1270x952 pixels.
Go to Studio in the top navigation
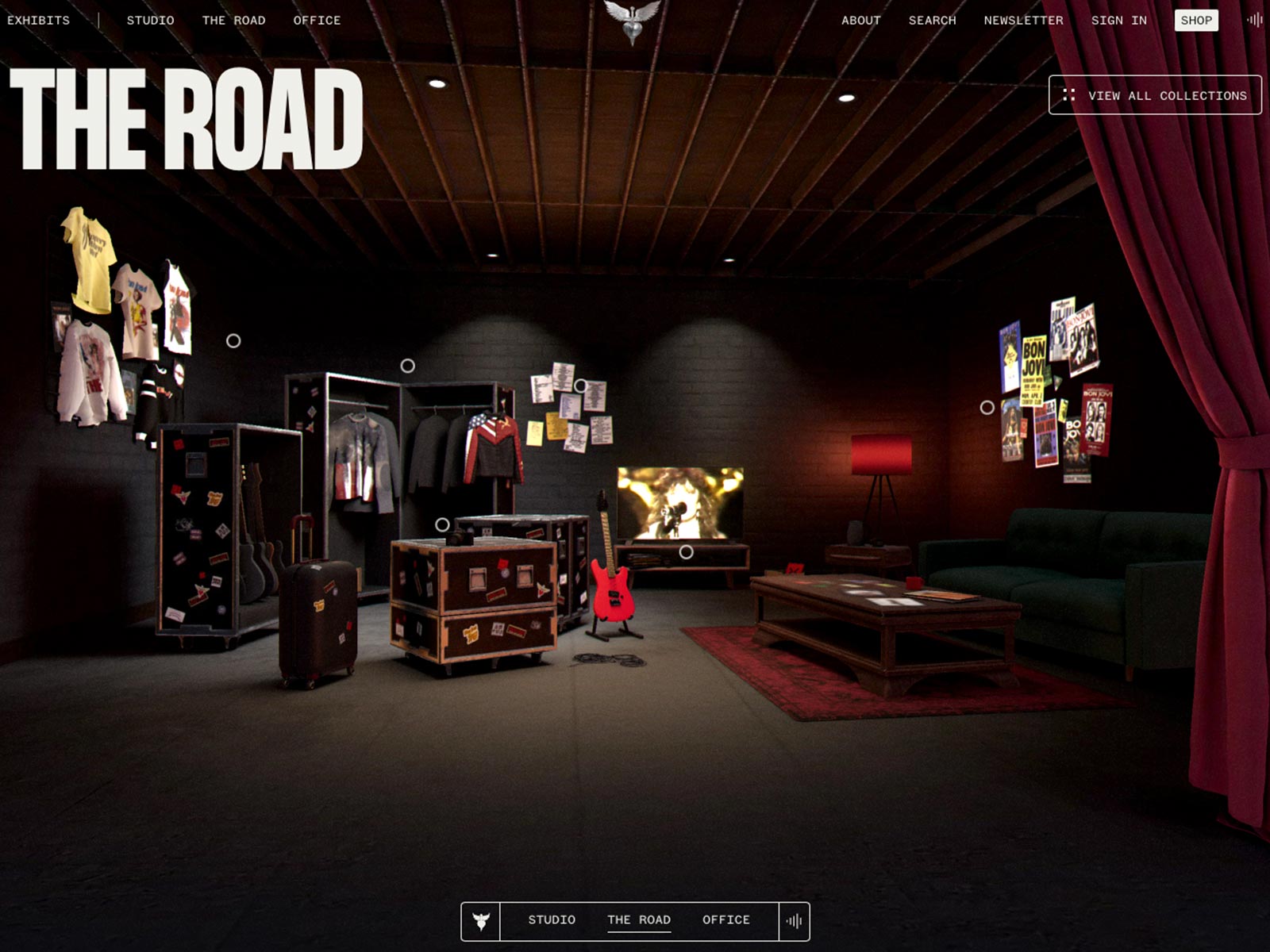[150, 21]
